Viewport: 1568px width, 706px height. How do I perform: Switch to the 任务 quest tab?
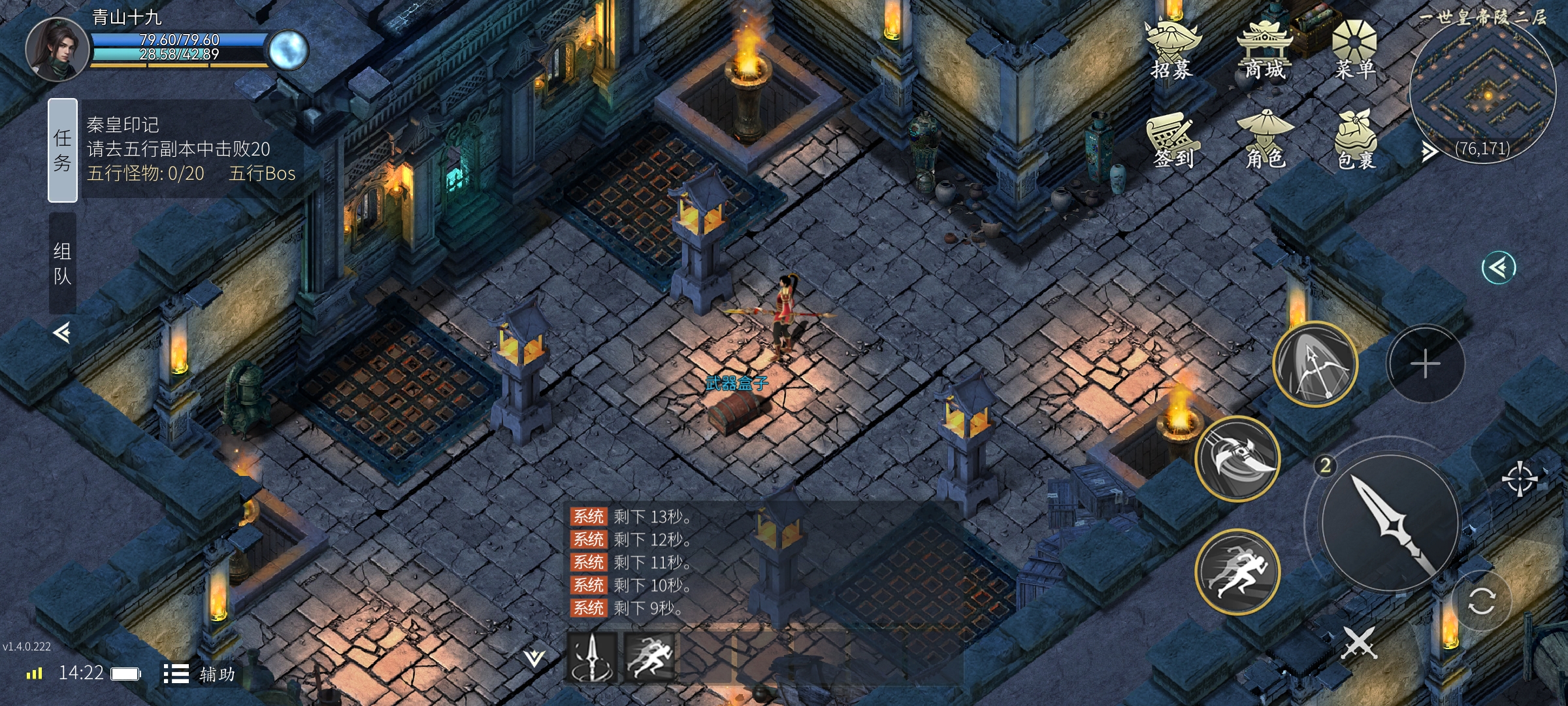(x=63, y=150)
